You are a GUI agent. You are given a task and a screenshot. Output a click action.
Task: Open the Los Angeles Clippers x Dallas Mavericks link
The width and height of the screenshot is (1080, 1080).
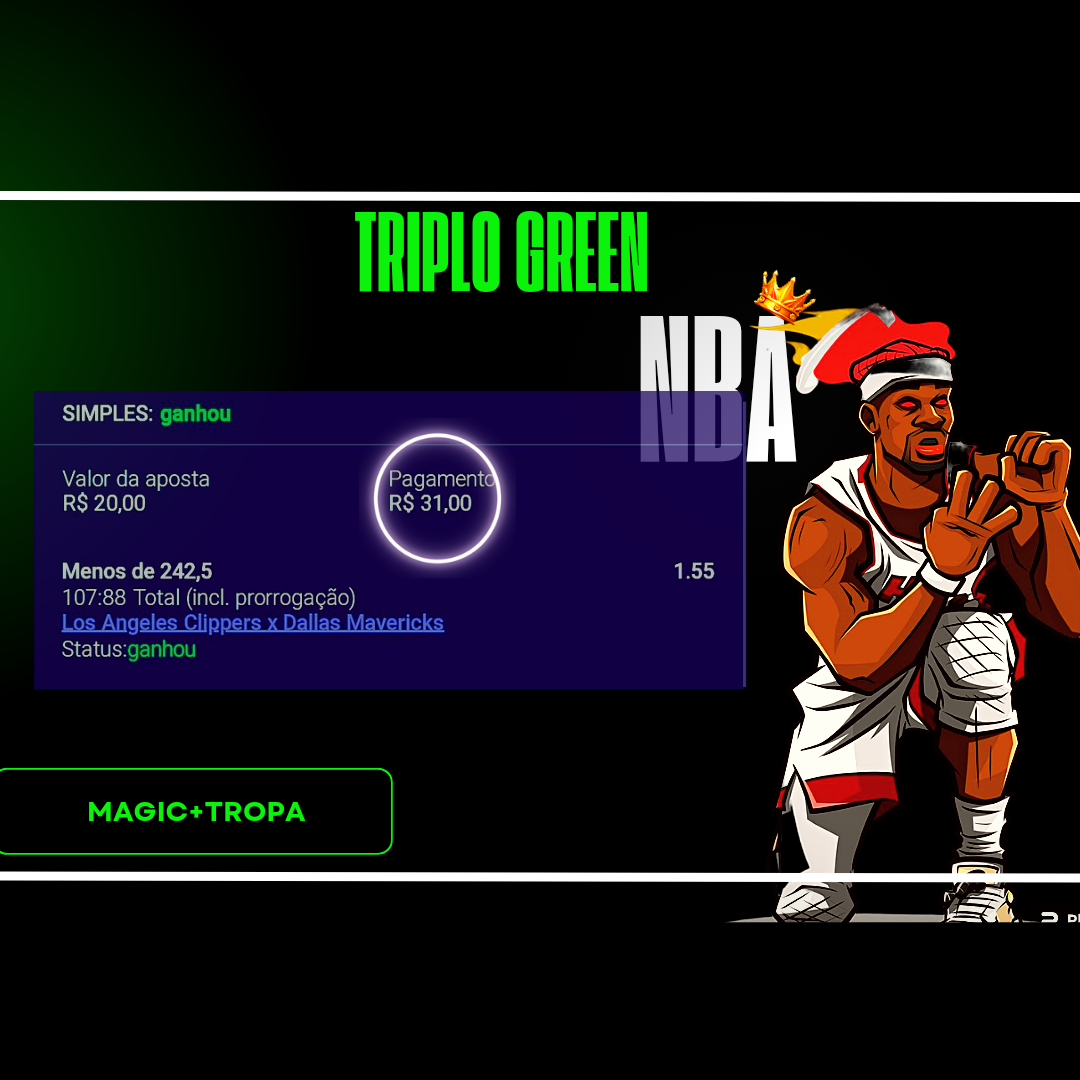click(x=252, y=623)
